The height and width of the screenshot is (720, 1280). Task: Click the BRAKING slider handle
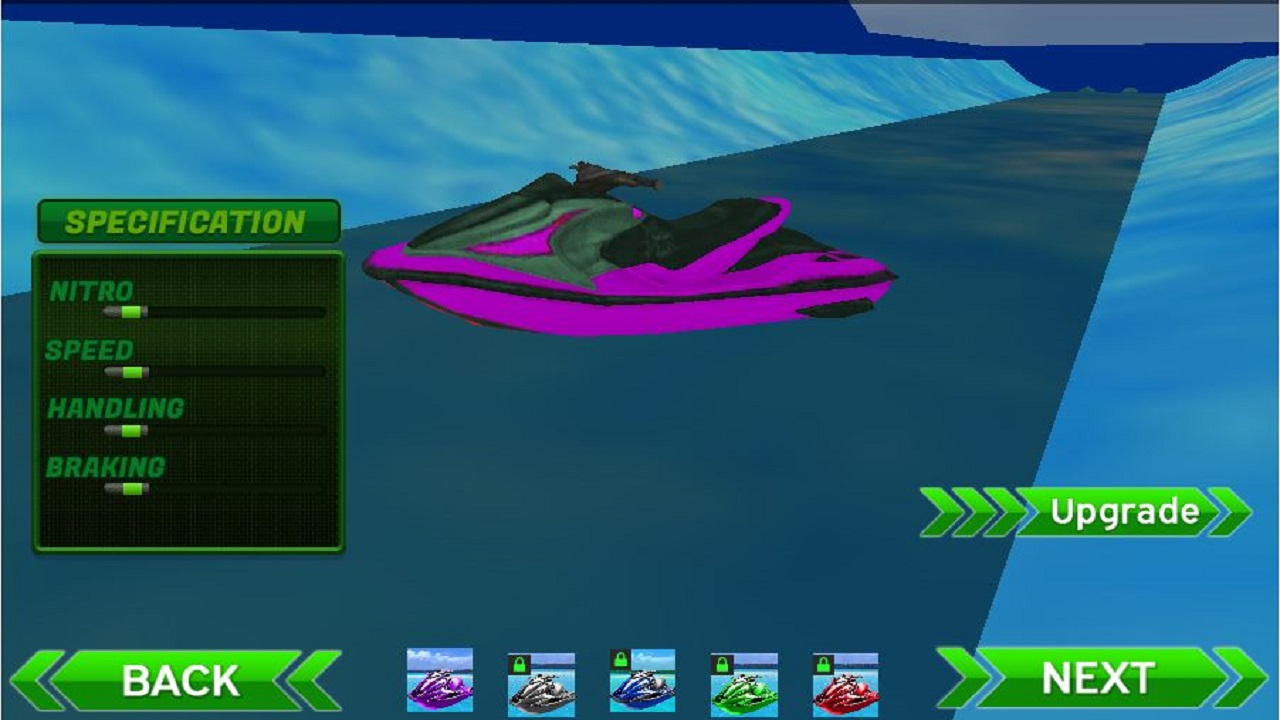132,488
